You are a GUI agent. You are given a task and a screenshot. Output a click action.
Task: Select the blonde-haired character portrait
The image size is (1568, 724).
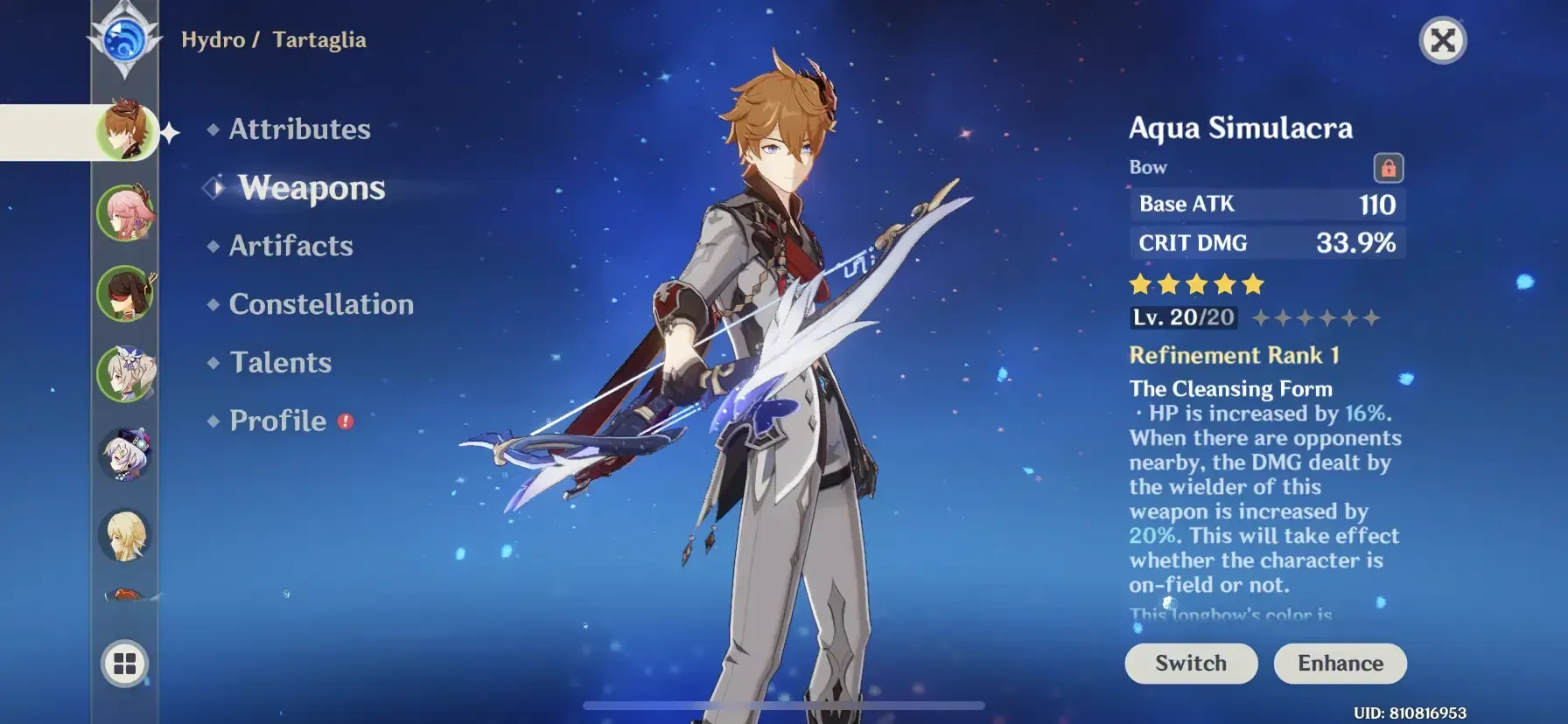pyautogui.click(x=125, y=535)
